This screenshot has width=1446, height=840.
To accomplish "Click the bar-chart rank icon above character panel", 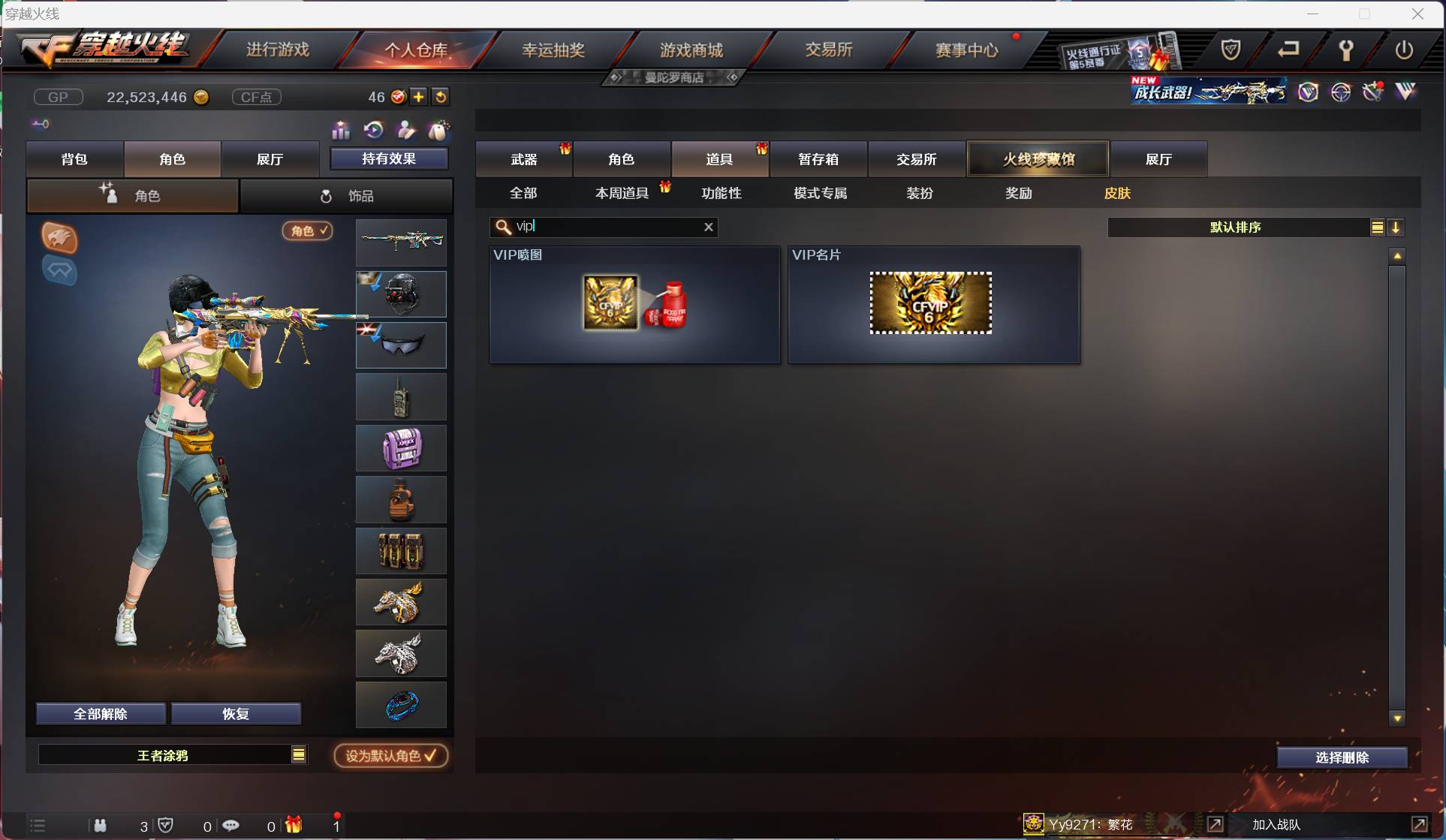I will [340, 130].
